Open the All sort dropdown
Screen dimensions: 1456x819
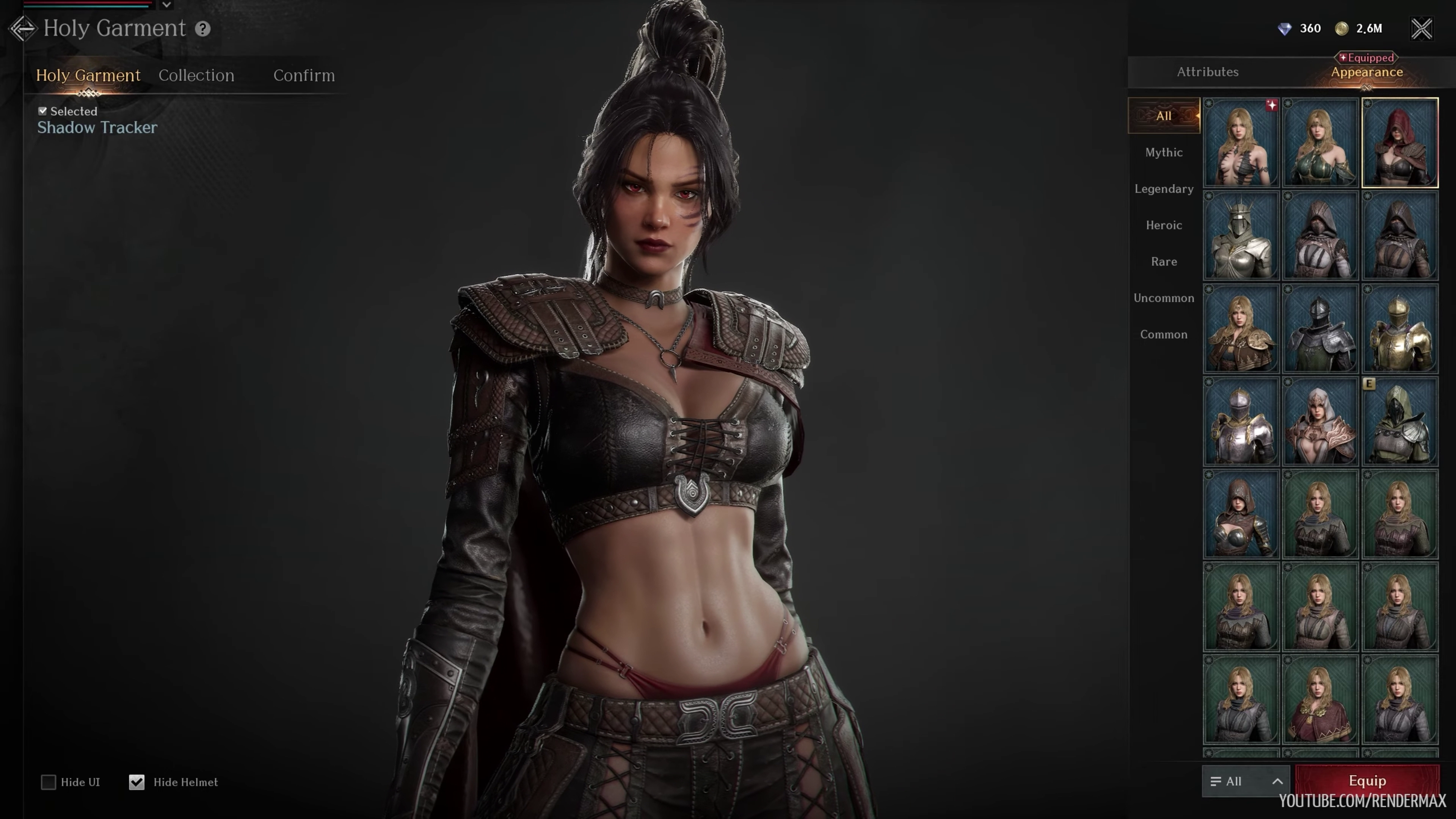[1245, 781]
